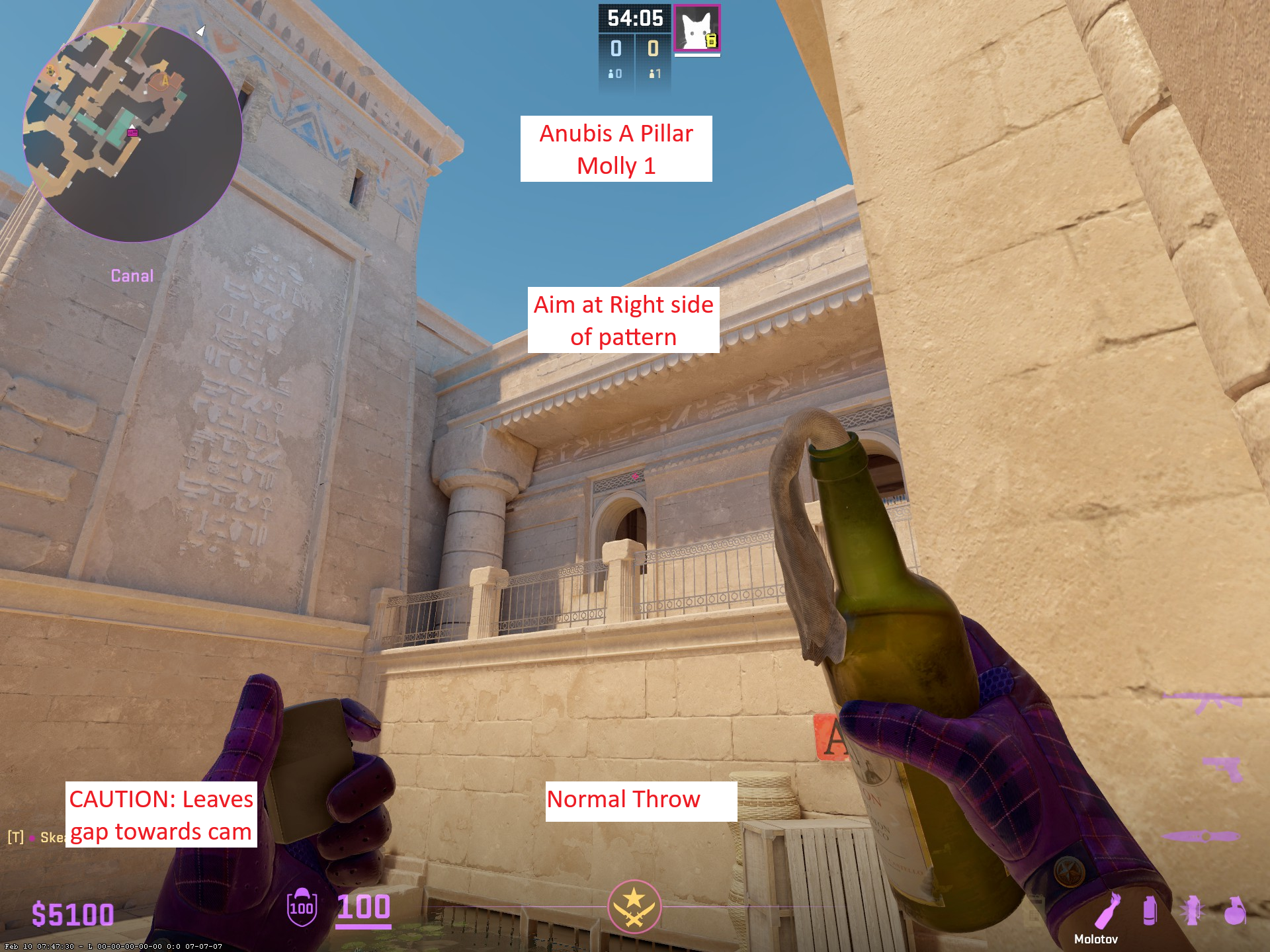
Task: Select the Molotov grenade icon
Action: tap(1108, 911)
